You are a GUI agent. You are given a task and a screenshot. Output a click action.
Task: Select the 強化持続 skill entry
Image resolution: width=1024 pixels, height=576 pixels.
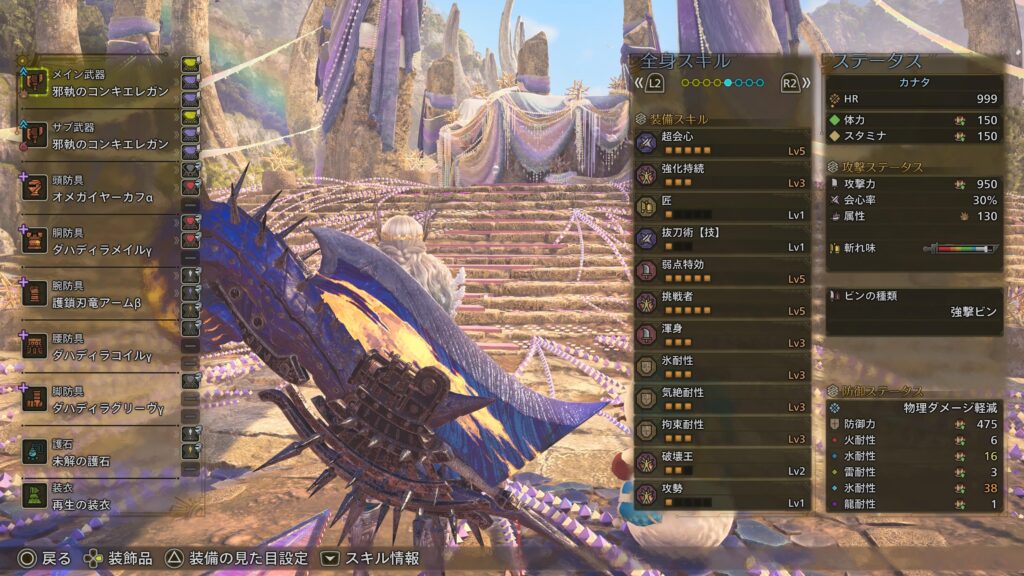coord(721,176)
